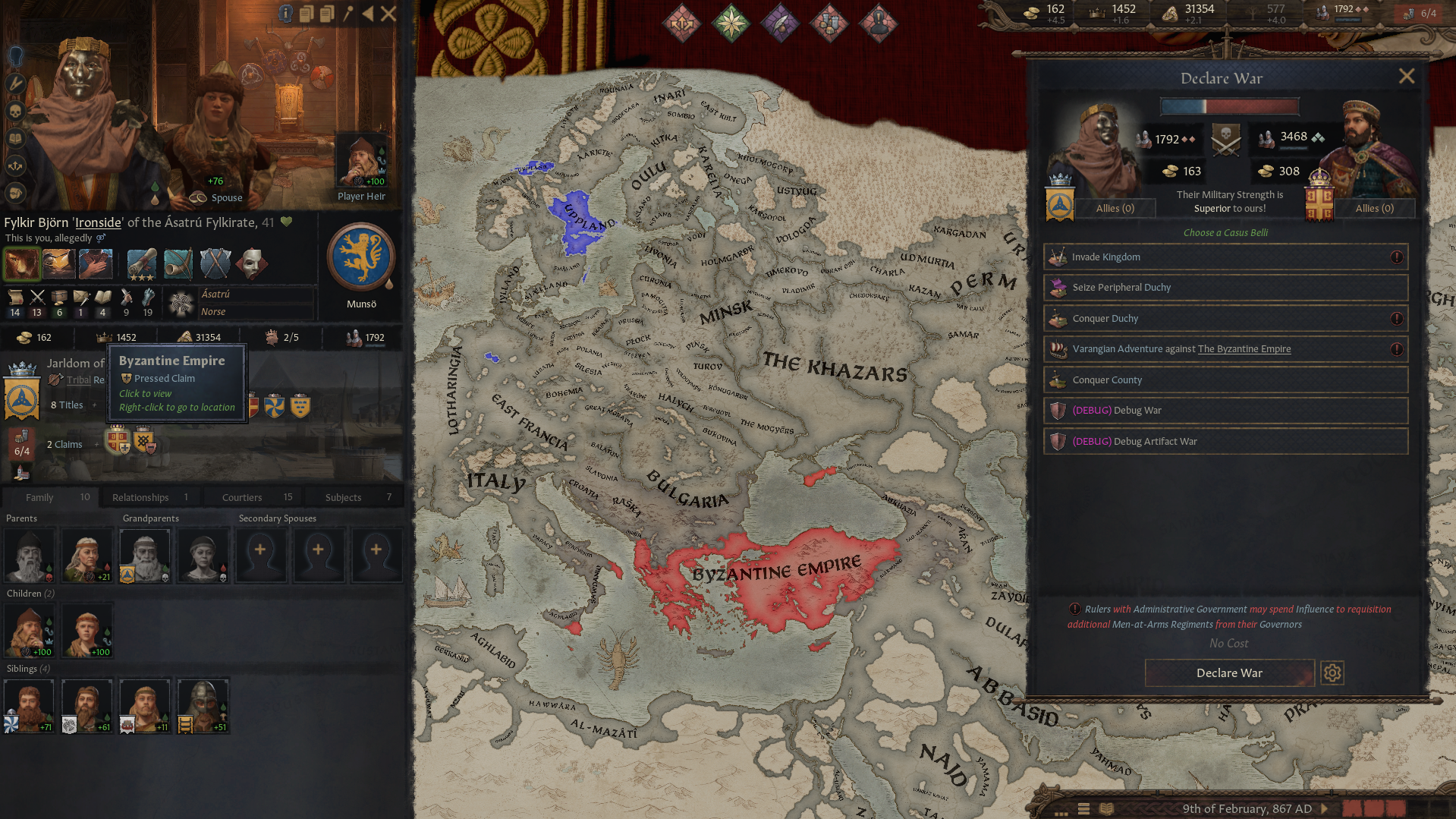Open the event log book icon bottom bar
The image size is (1456, 819).
(x=1106, y=809)
